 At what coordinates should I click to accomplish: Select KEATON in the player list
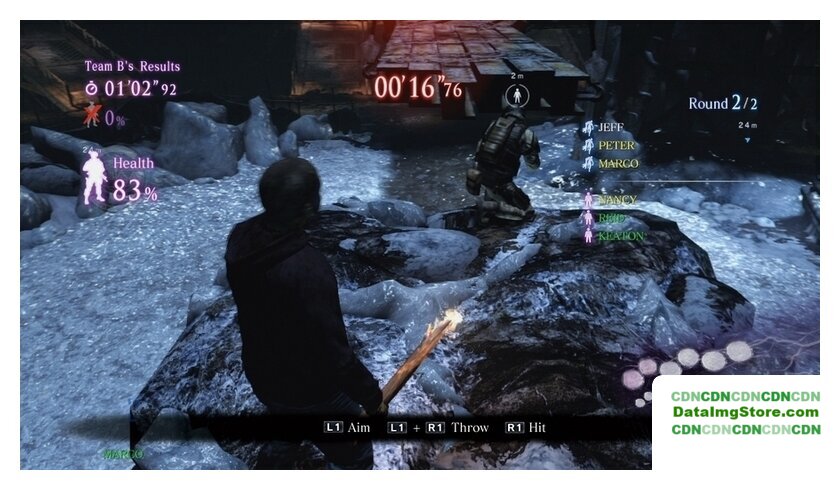point(619,236)
